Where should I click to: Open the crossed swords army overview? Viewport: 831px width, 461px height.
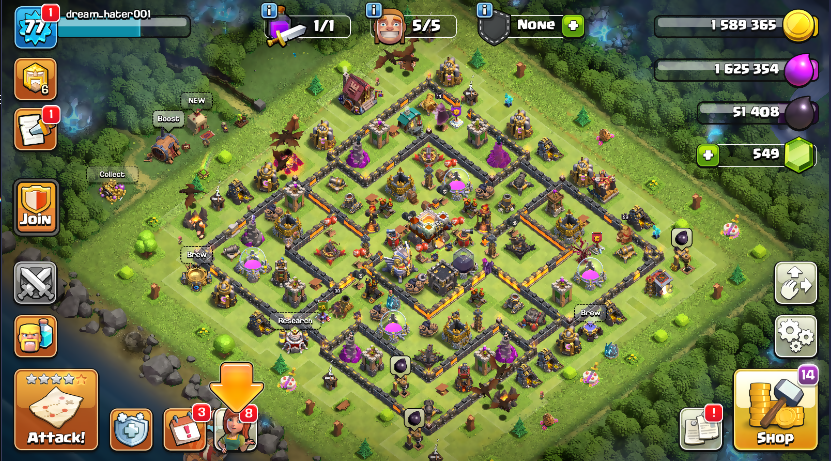click(35, 283)
